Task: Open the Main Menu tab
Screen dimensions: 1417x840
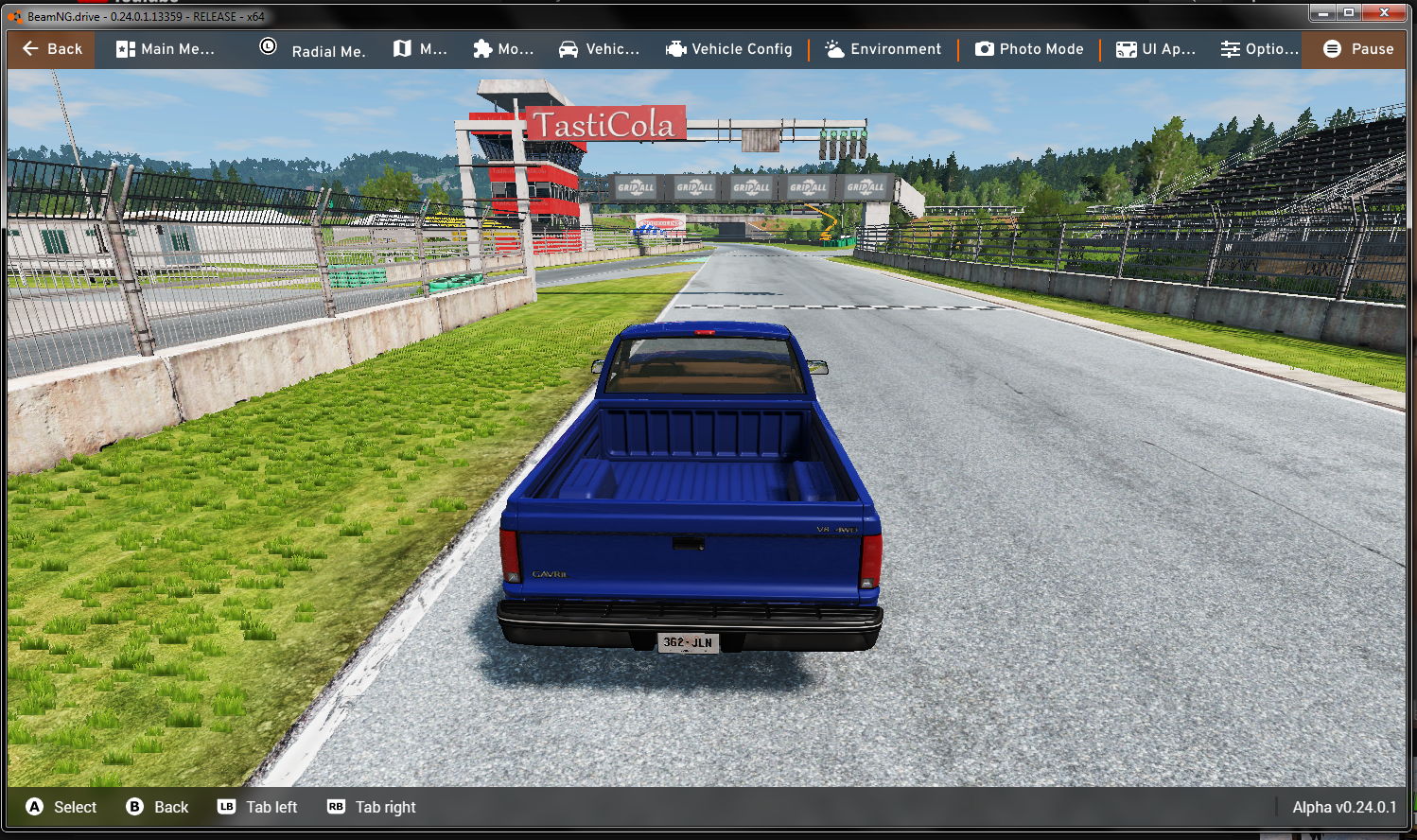Action: click(166, 49)
